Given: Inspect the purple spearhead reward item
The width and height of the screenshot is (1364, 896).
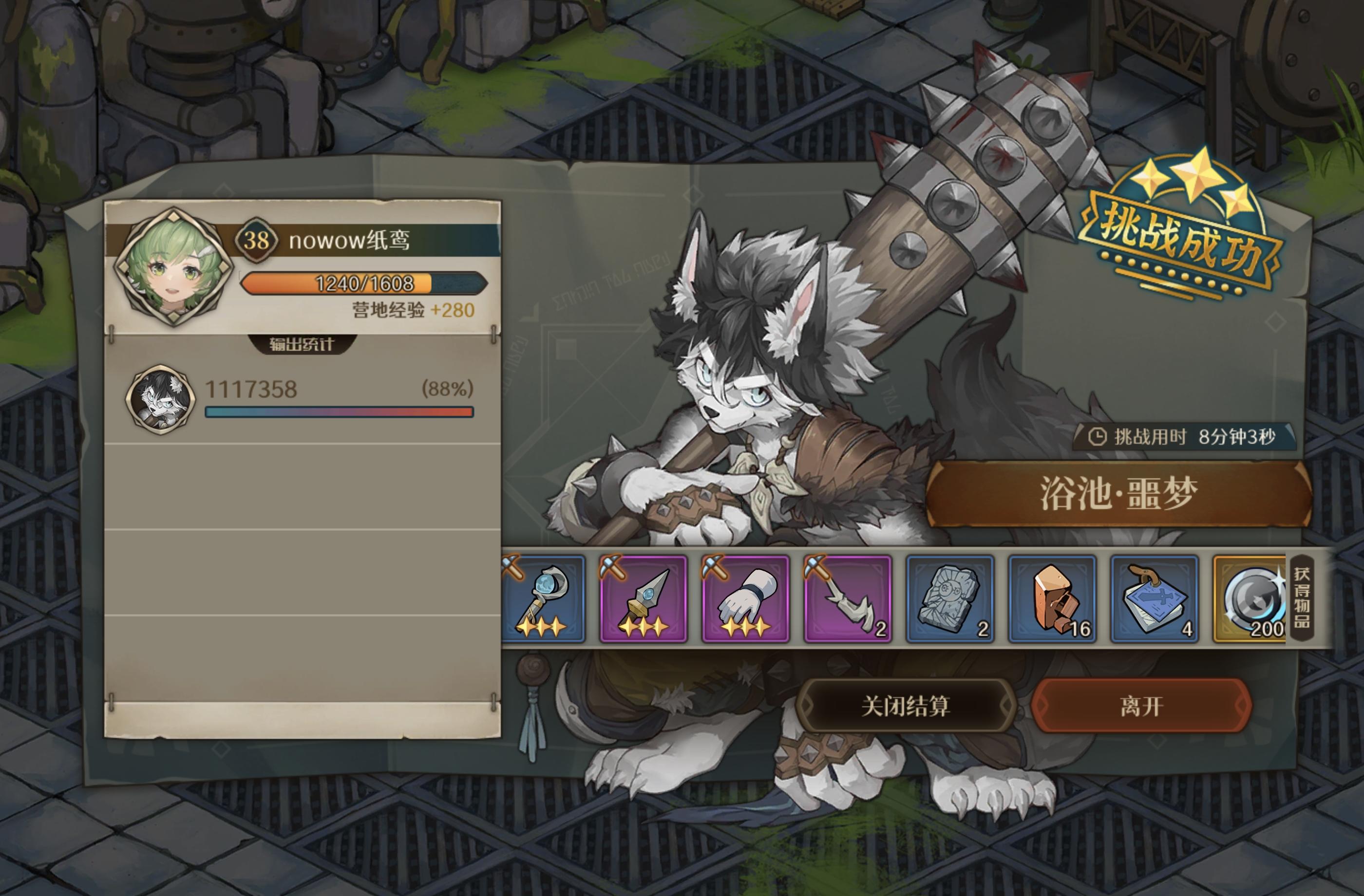Looking at the screenshot, I should pos(643,598).
